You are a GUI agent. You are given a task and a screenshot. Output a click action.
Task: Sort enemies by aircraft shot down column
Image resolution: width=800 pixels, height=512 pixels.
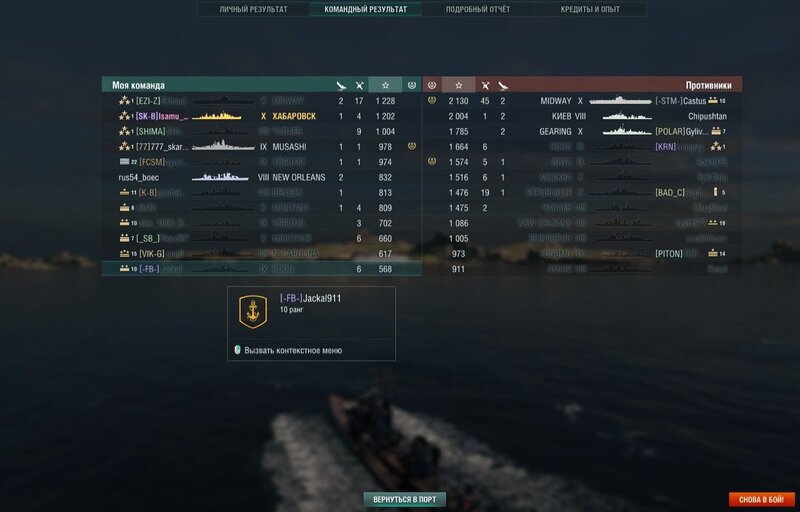click(x=503, y=85)
